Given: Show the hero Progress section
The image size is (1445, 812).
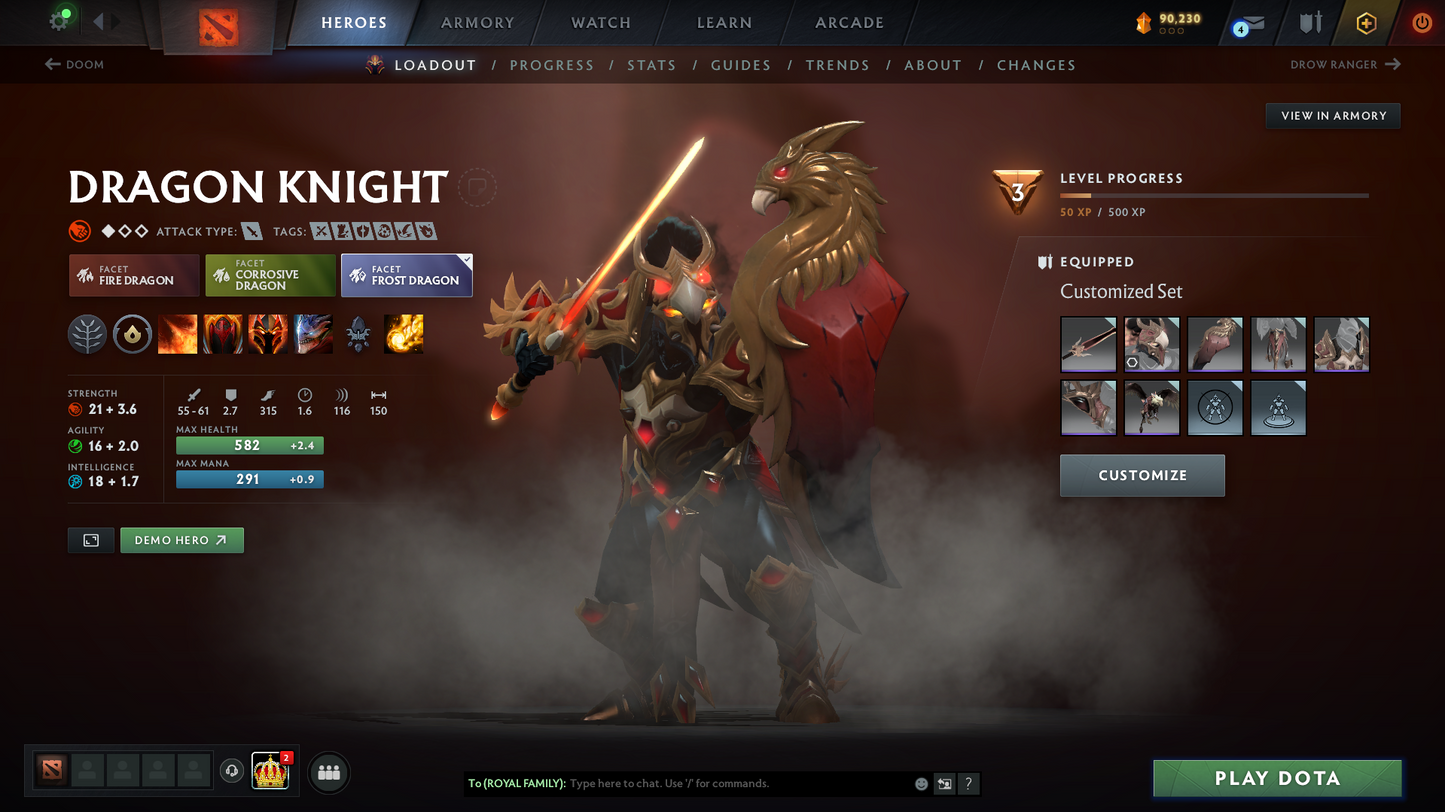Looking at the screenshot, I should pyautogui.click(x=551, y=65).
